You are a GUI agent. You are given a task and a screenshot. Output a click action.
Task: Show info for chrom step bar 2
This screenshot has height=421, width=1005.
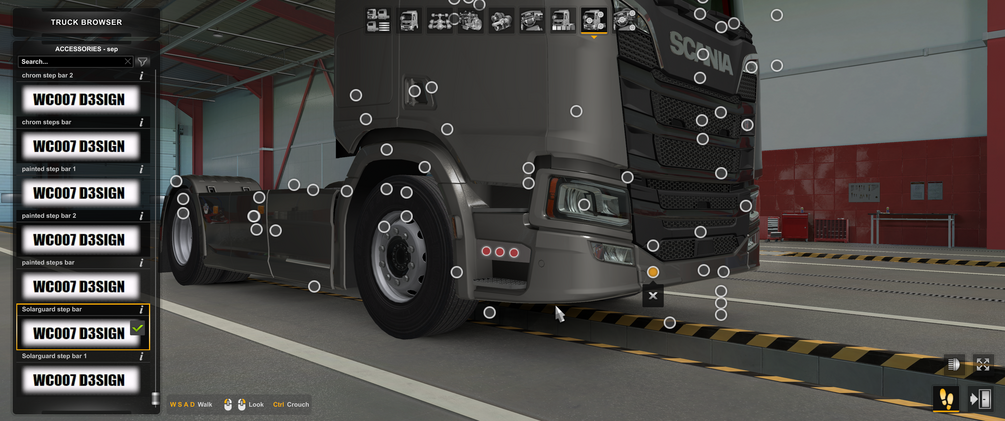coord(141,76)
